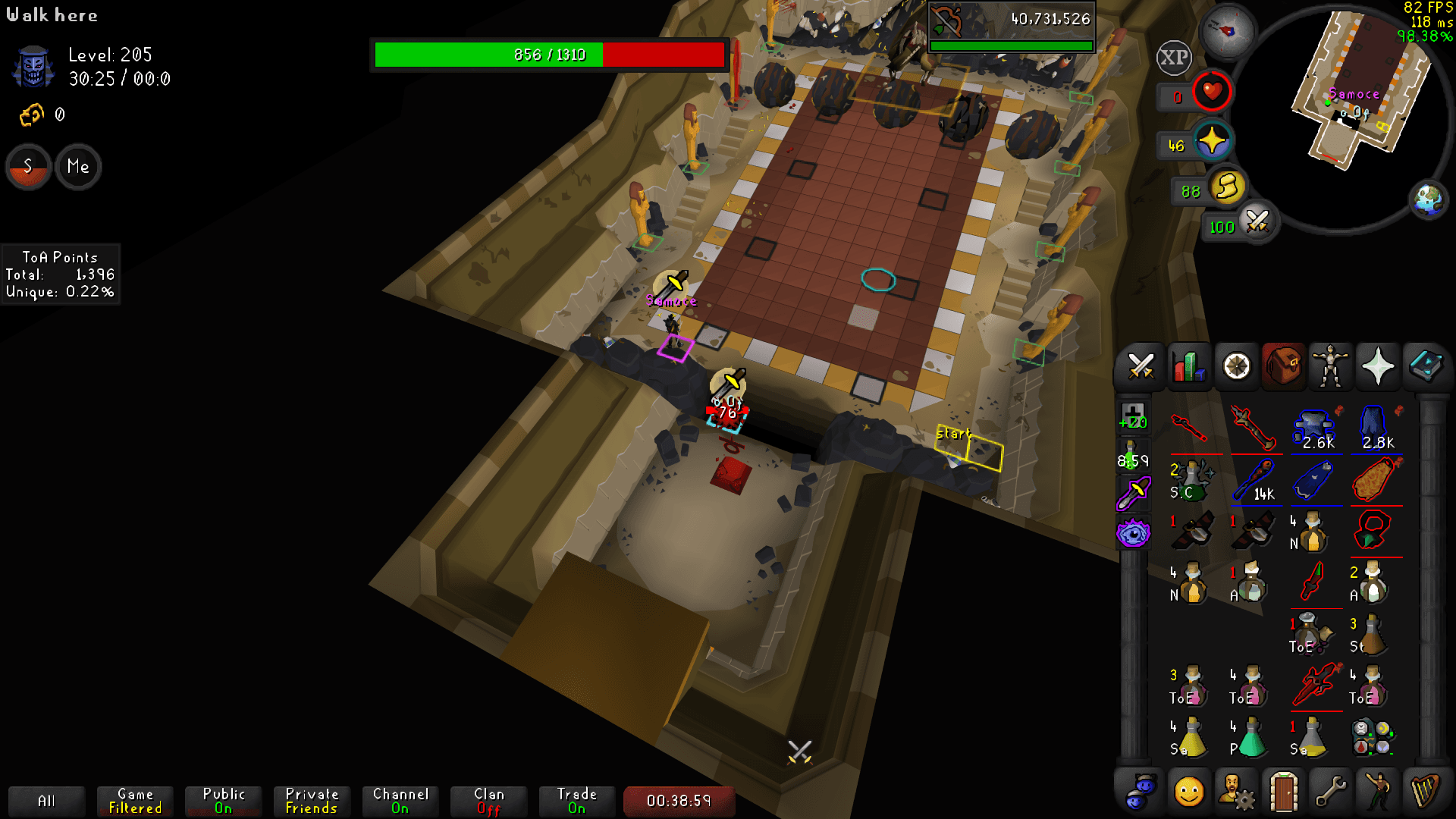The image size is (1456, 819).
Task: Select the Prayer star tab
Action: 1378,366
